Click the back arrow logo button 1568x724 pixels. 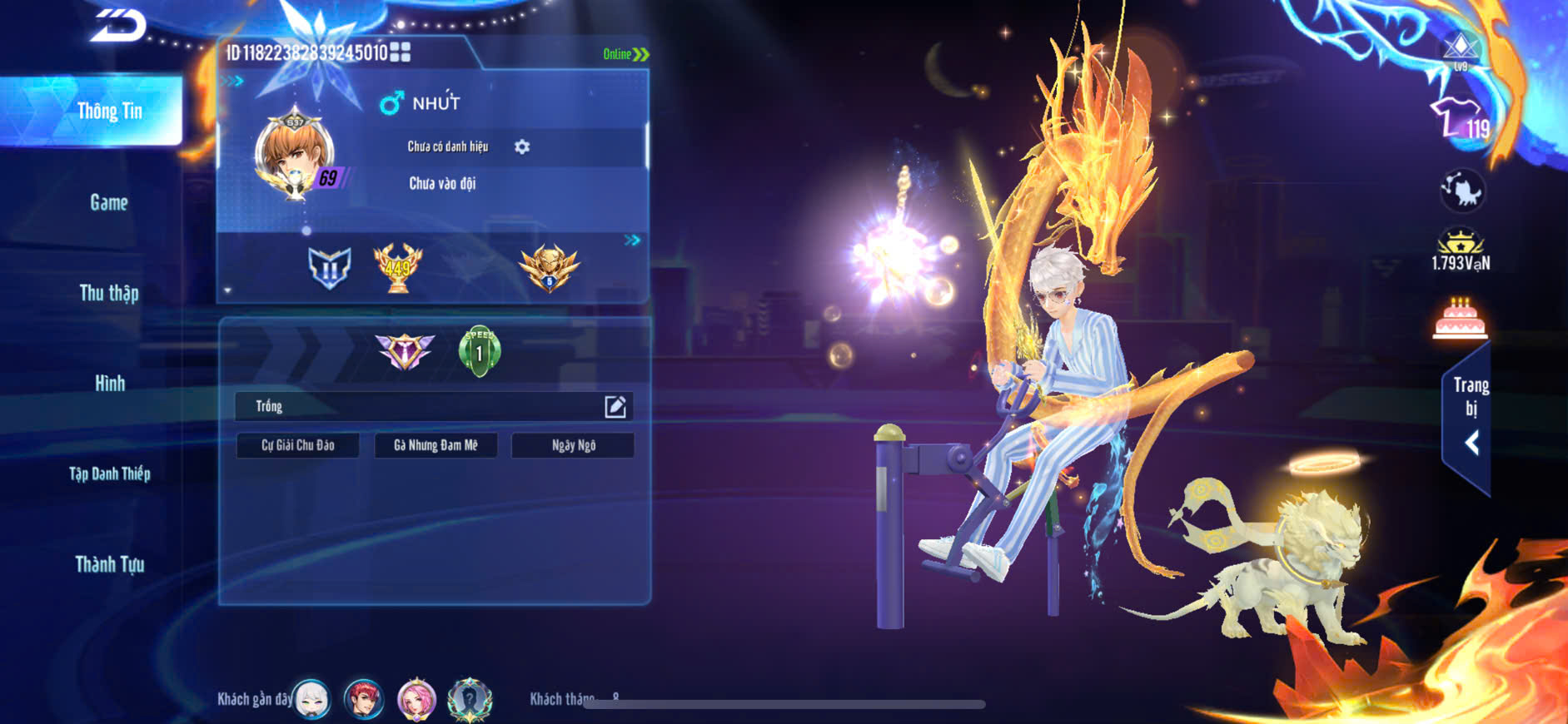[x=118, y=27]
